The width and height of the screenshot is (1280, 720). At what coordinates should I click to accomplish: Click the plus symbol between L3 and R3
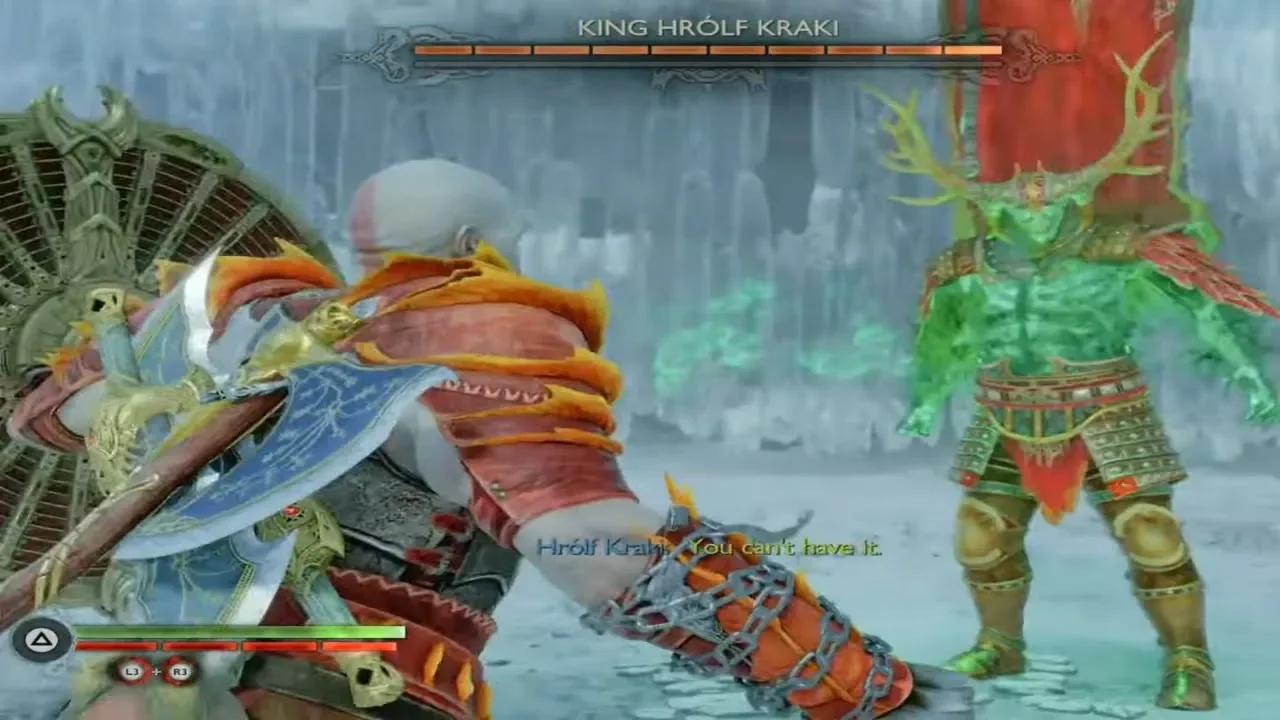click(158, 671)
